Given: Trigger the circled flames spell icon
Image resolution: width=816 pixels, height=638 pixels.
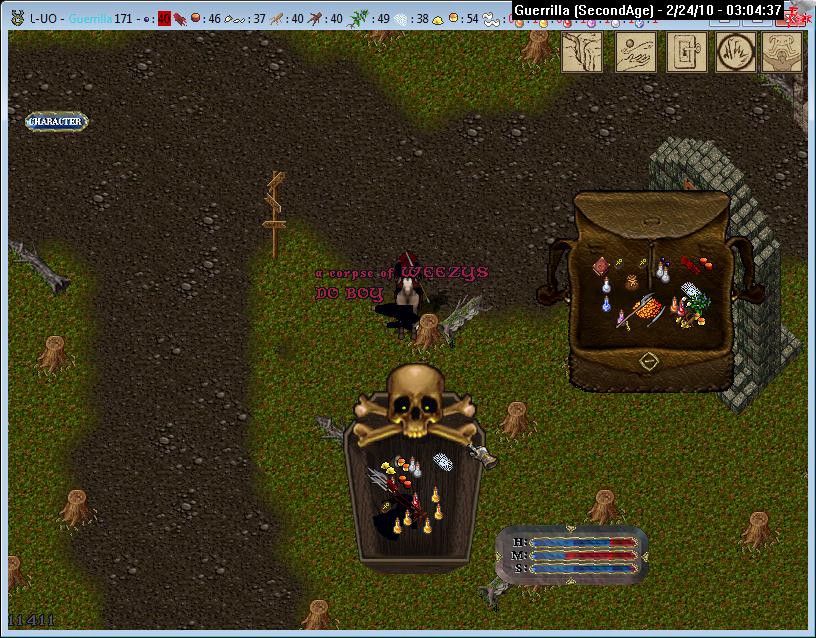Looking at the screenshot, I should click(738, 52).
